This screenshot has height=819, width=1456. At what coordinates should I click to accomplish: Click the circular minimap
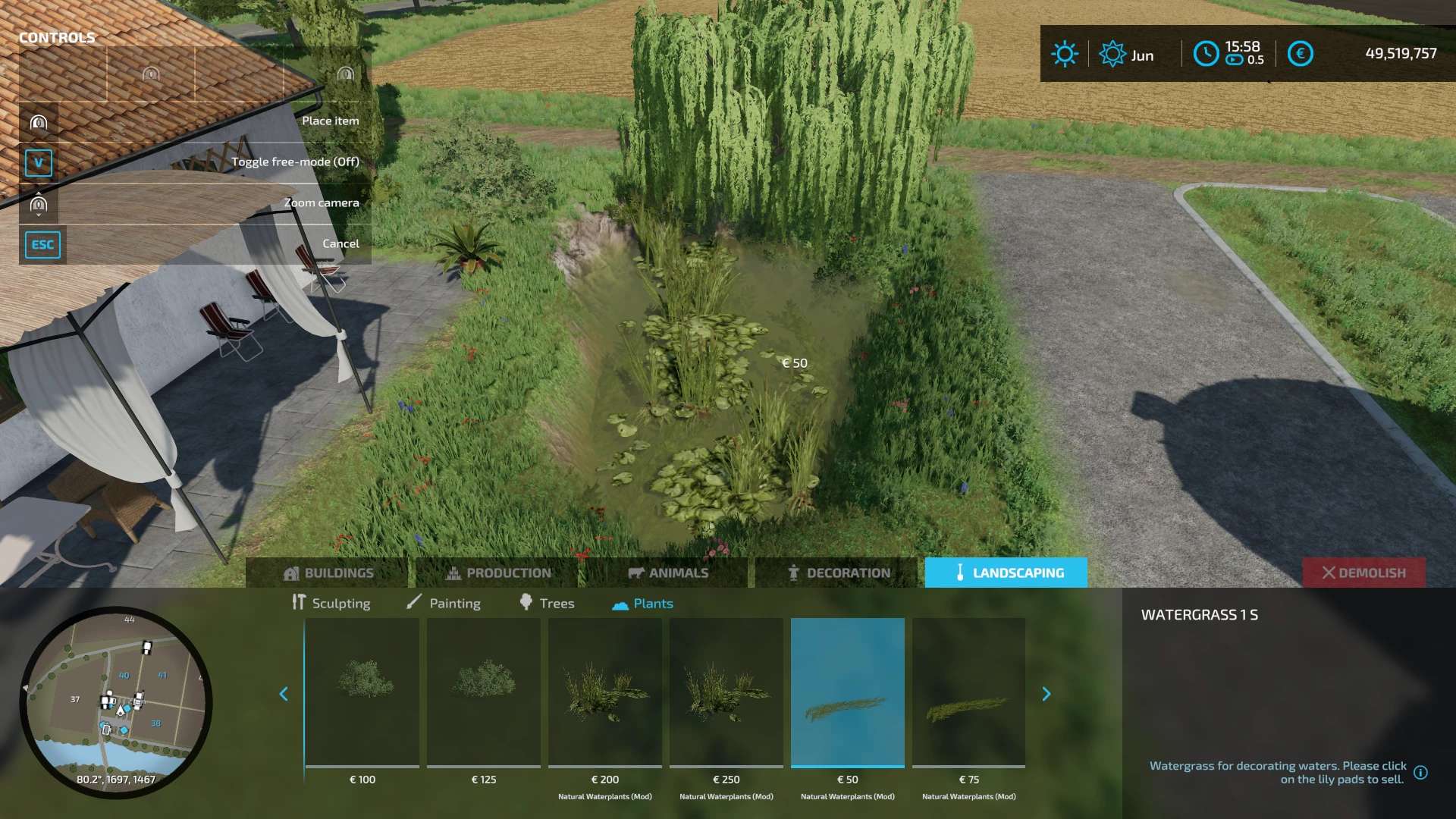tap(116, 701)
